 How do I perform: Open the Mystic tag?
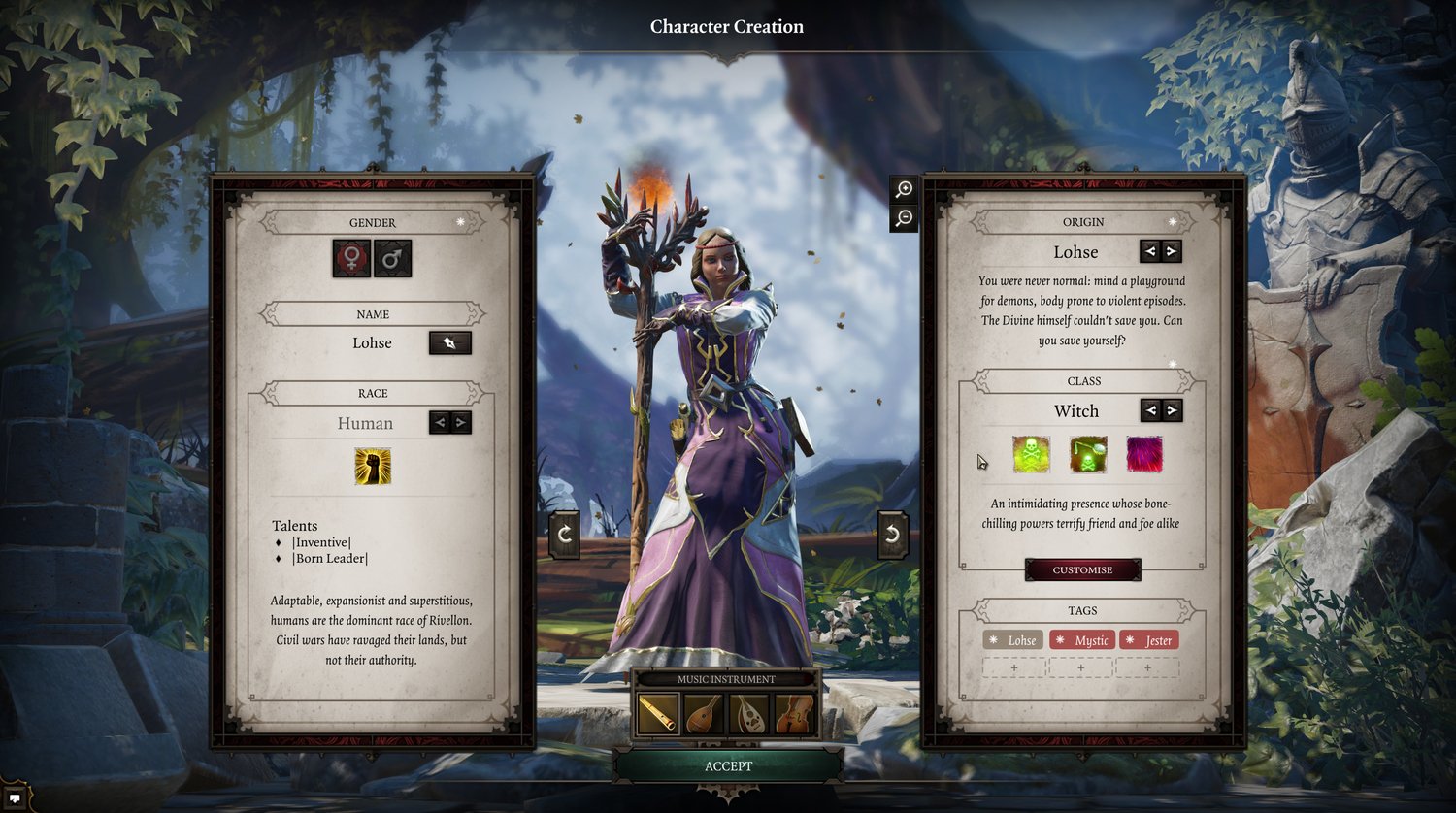click(1083, 640)
